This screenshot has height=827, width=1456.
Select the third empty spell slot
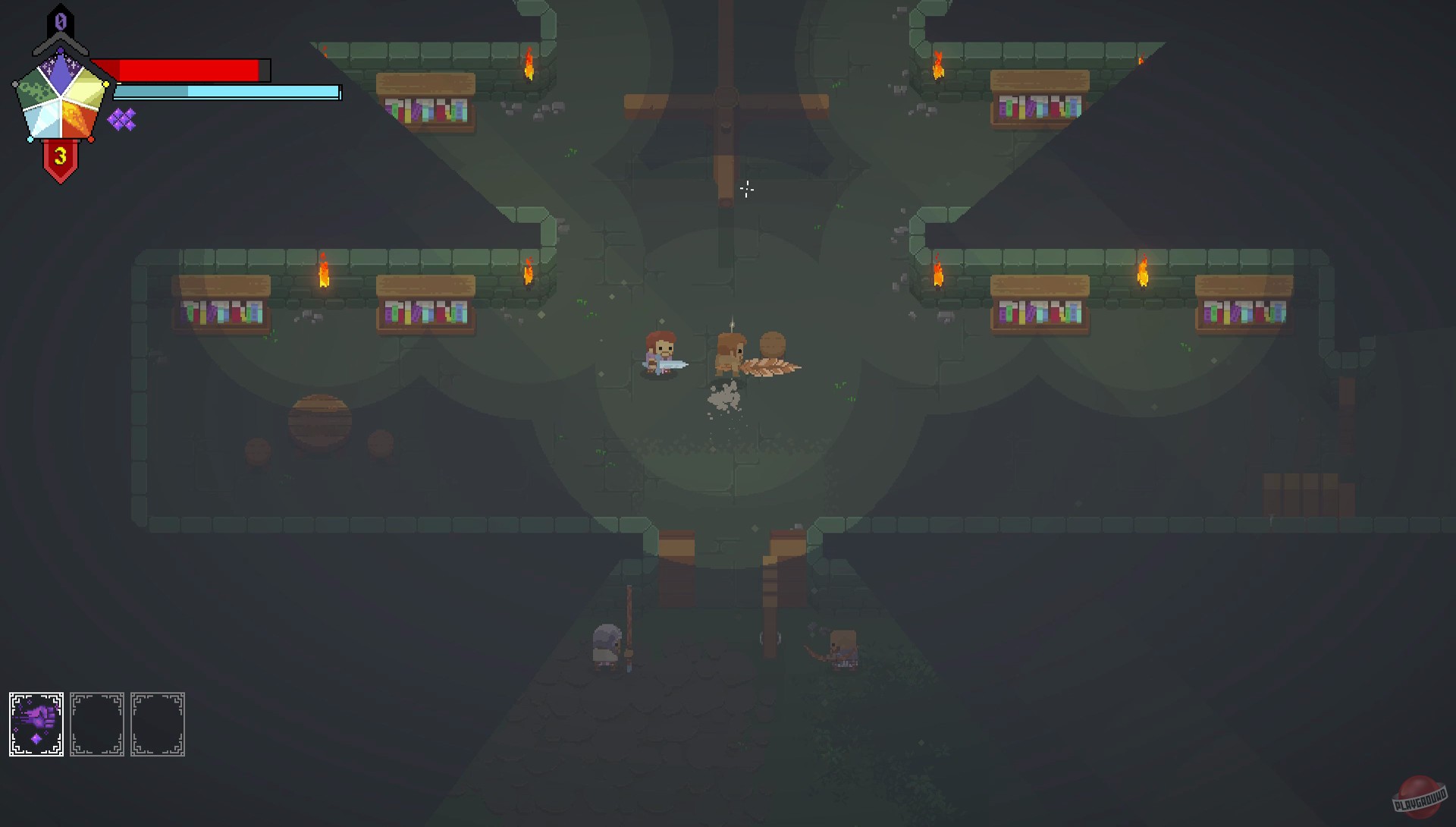(x=158, y=723)
